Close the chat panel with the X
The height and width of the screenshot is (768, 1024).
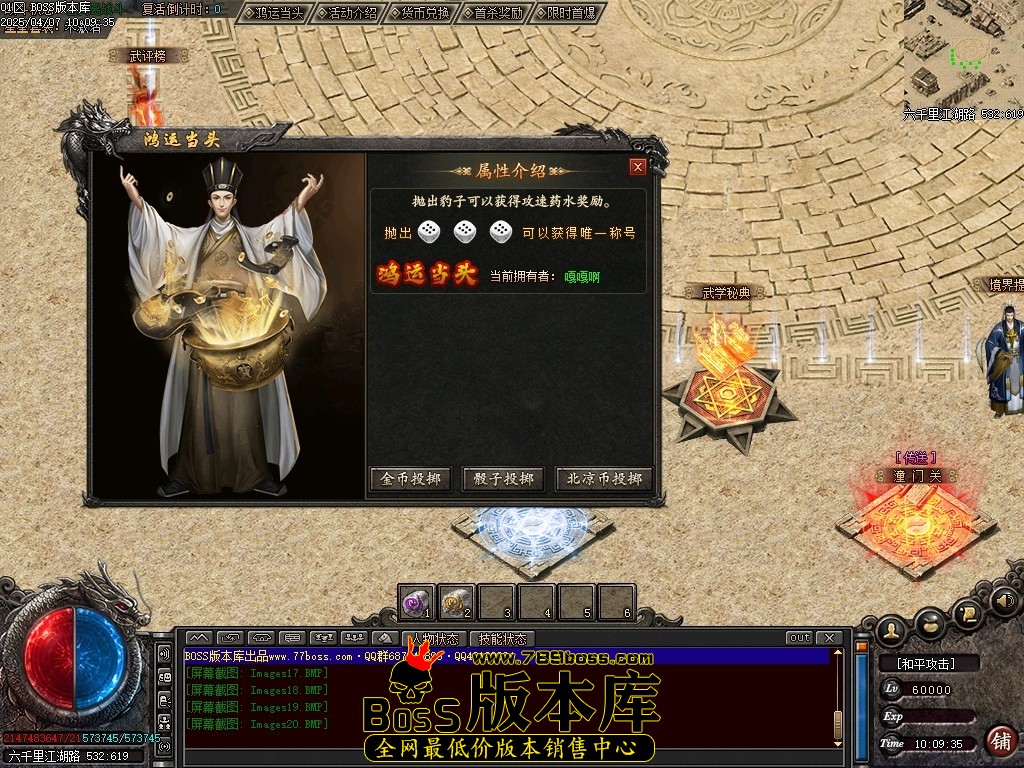point(828,638)
